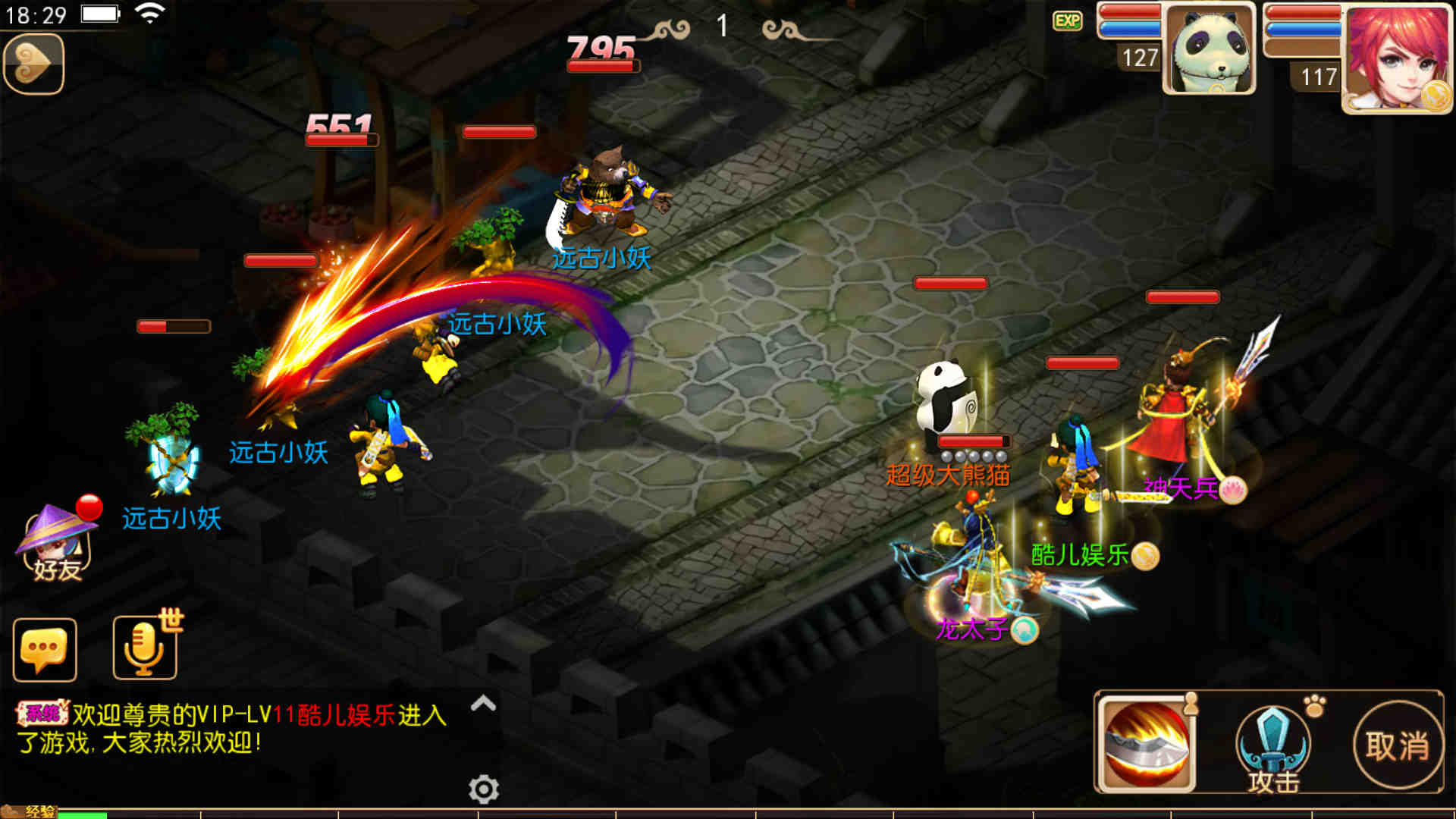Activate the world voice microphone button

(x=144, y=648)
